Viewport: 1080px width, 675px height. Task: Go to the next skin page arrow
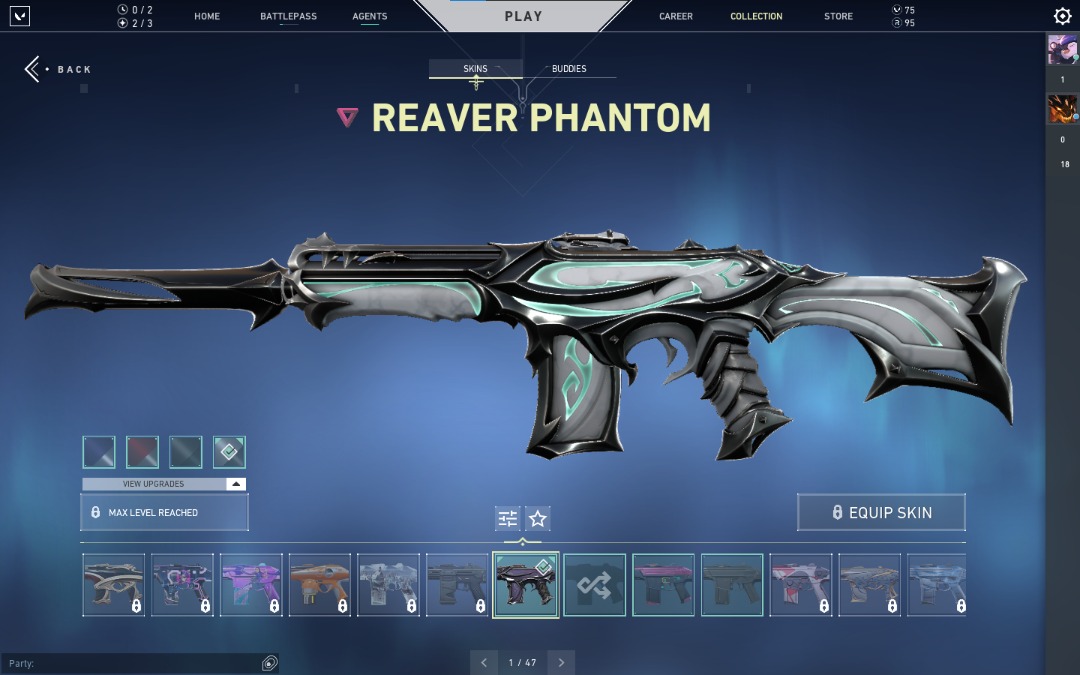561,662
